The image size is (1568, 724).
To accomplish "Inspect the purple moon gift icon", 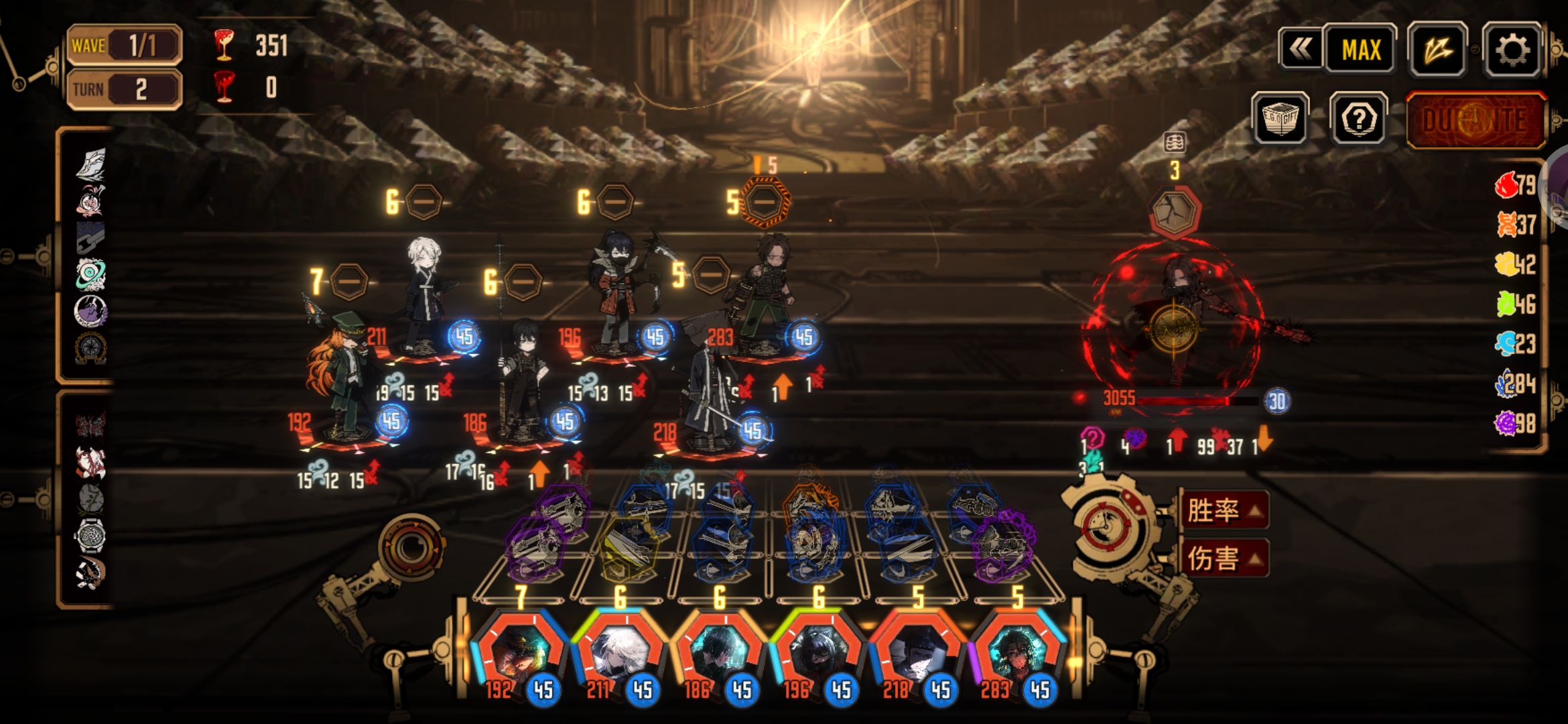I will coord(90,311).
